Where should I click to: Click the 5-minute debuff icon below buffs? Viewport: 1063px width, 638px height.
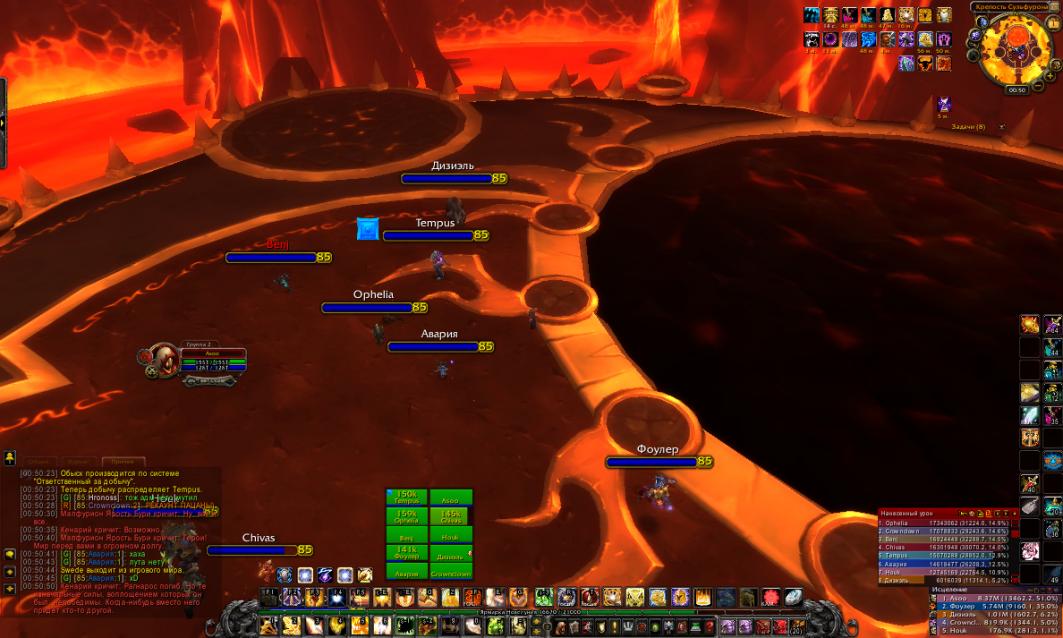(943, 104)
